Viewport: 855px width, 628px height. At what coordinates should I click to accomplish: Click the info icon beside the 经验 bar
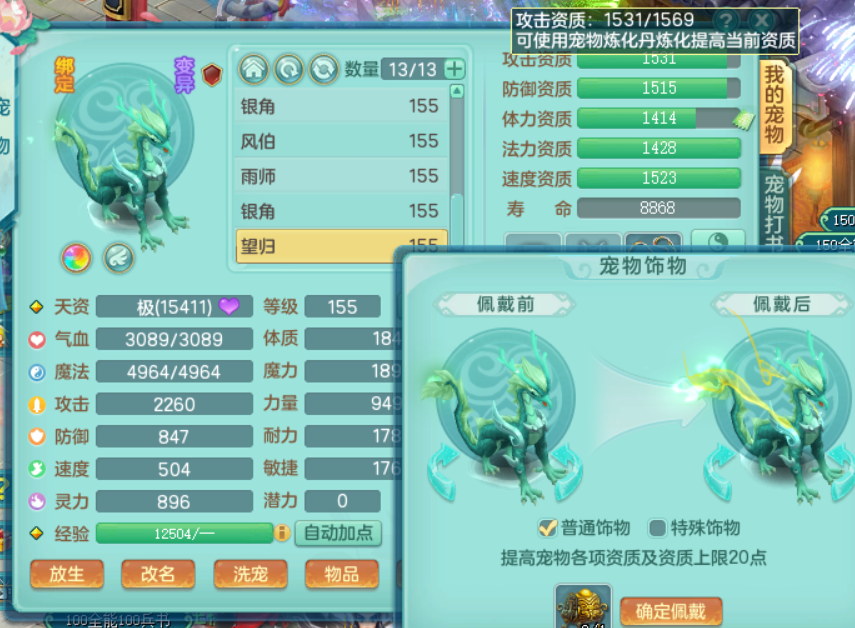pos(282,533)
